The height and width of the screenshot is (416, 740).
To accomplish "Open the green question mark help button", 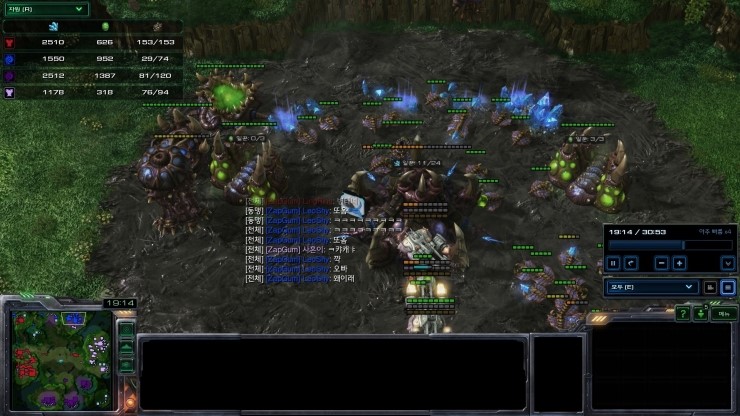I will click(682, 314).
